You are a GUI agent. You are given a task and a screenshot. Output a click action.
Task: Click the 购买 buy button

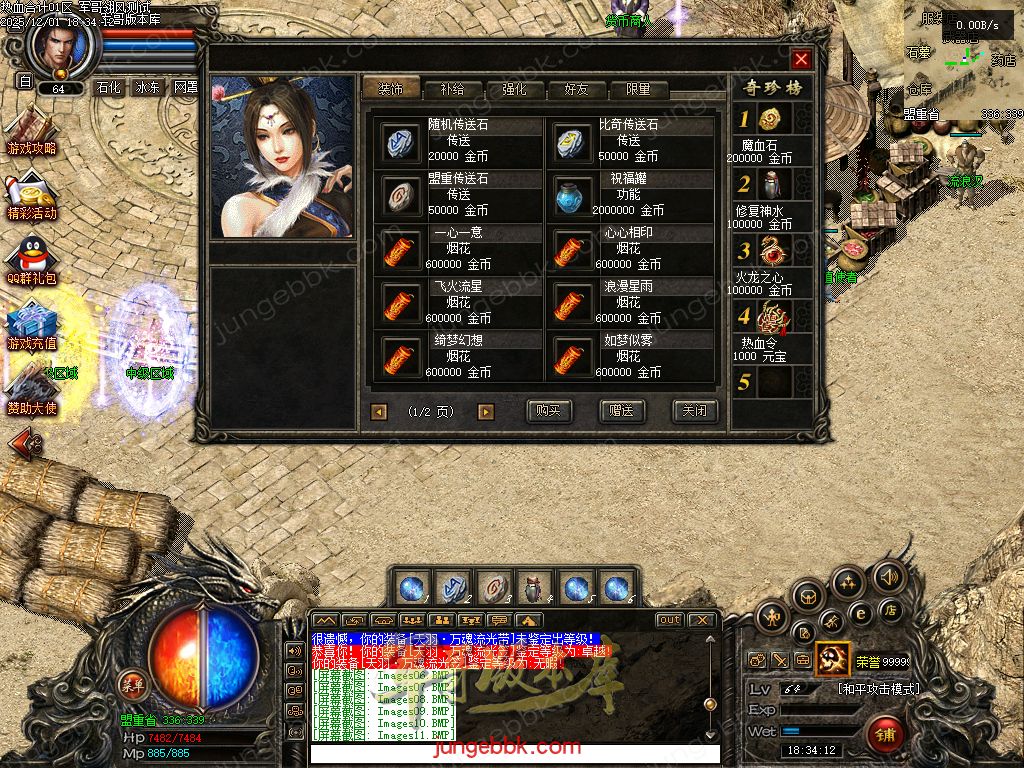point(549,411)
